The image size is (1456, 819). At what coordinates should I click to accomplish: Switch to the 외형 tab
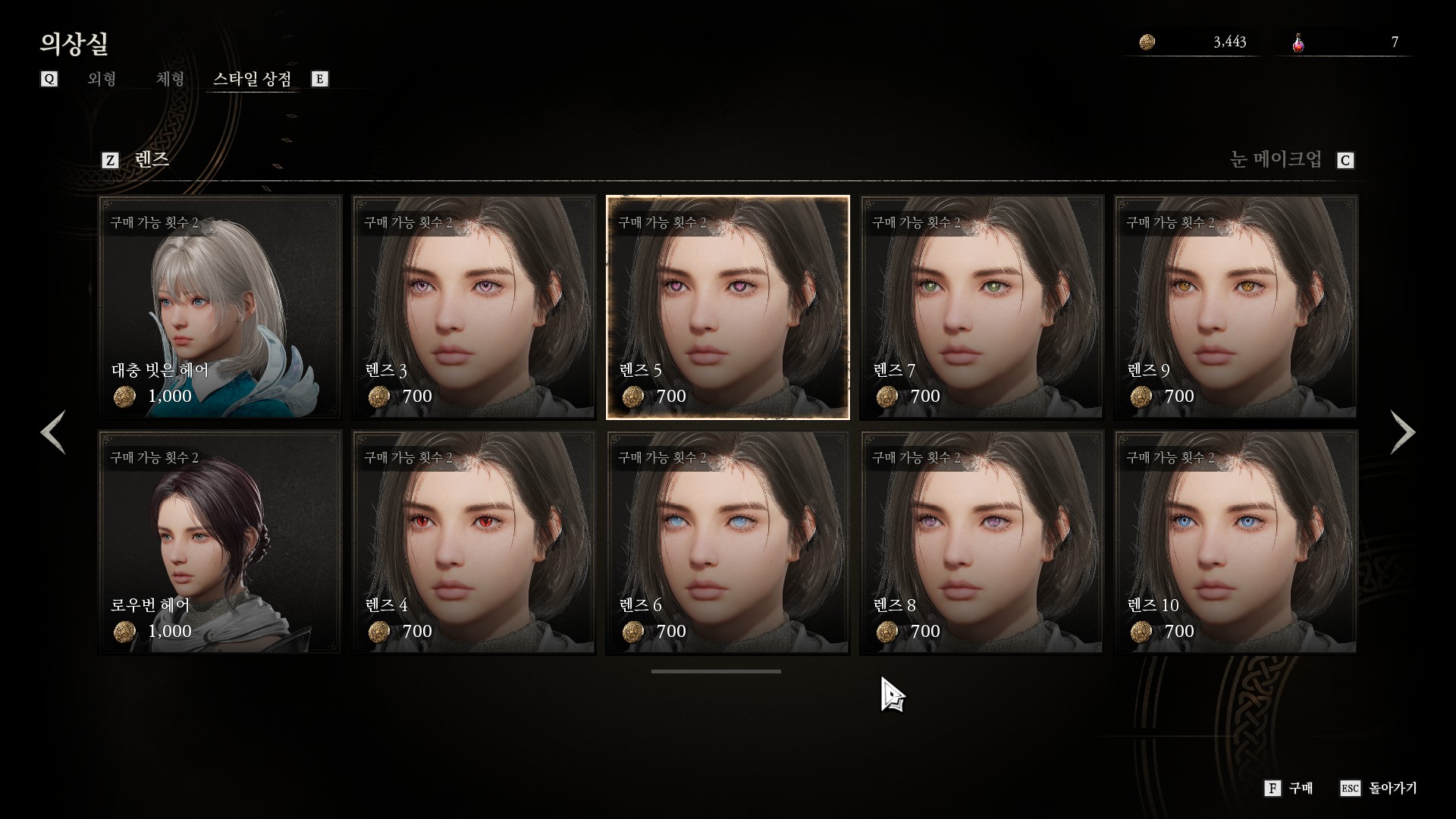point(102,79)
